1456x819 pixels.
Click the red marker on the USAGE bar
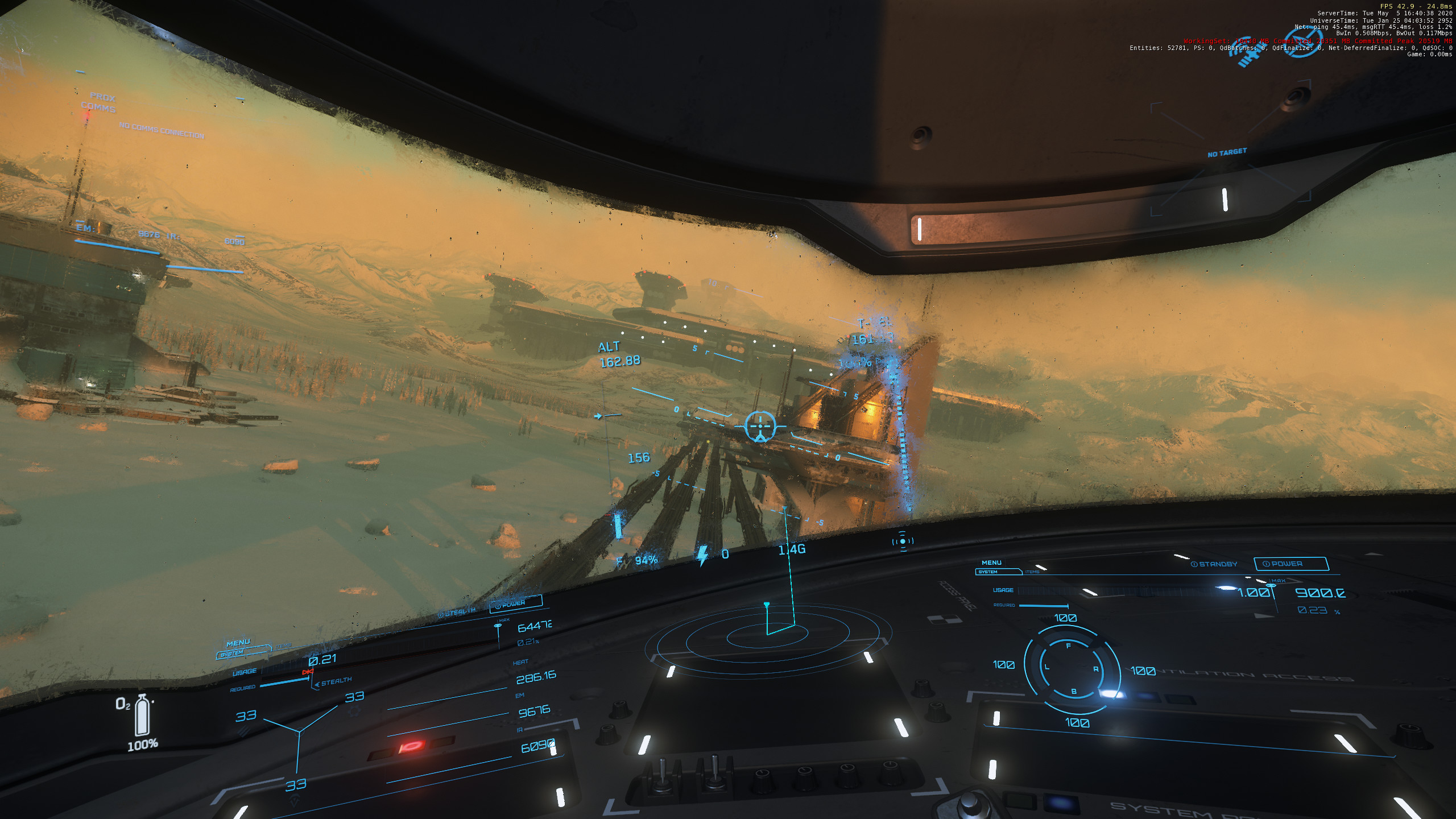coord(308,672)
